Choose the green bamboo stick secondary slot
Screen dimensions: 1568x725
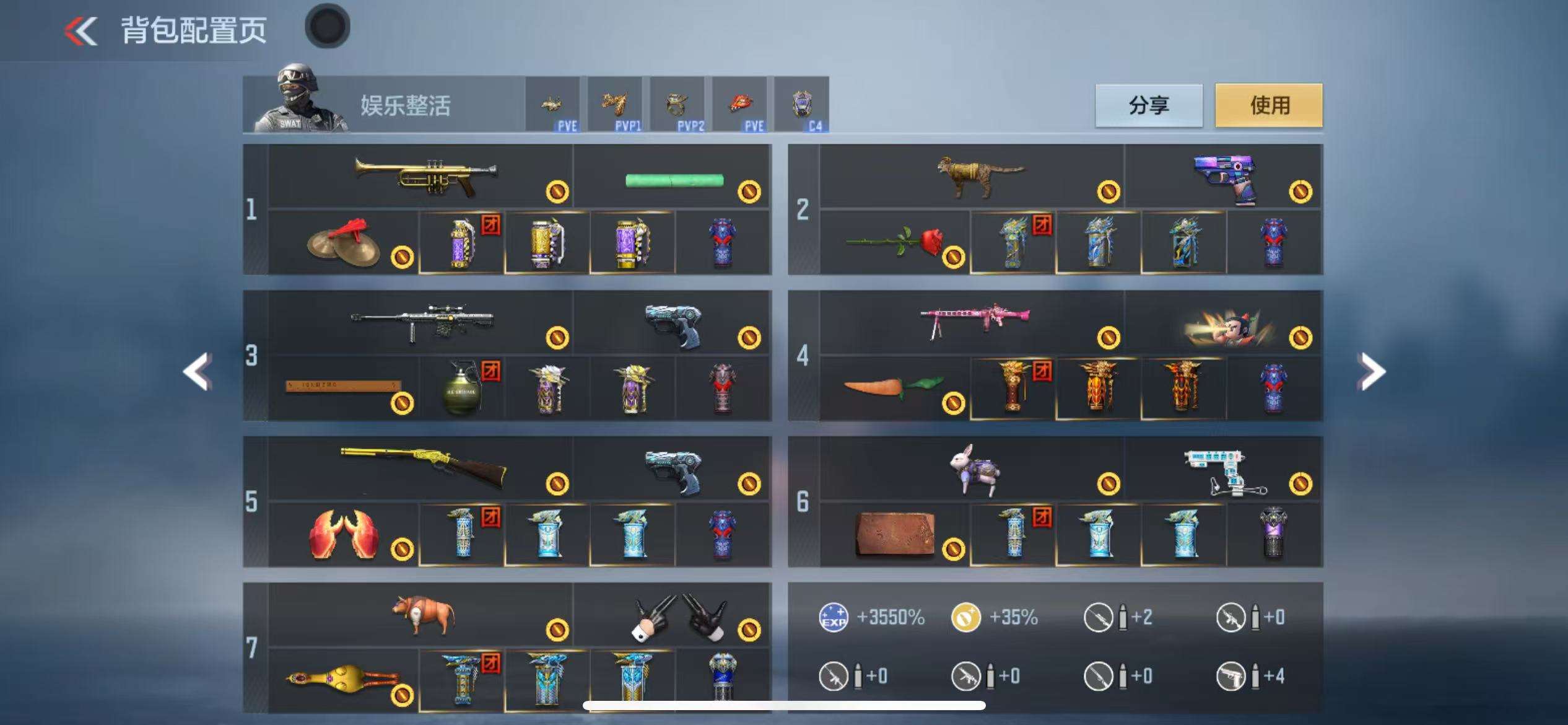coord(673,180)
